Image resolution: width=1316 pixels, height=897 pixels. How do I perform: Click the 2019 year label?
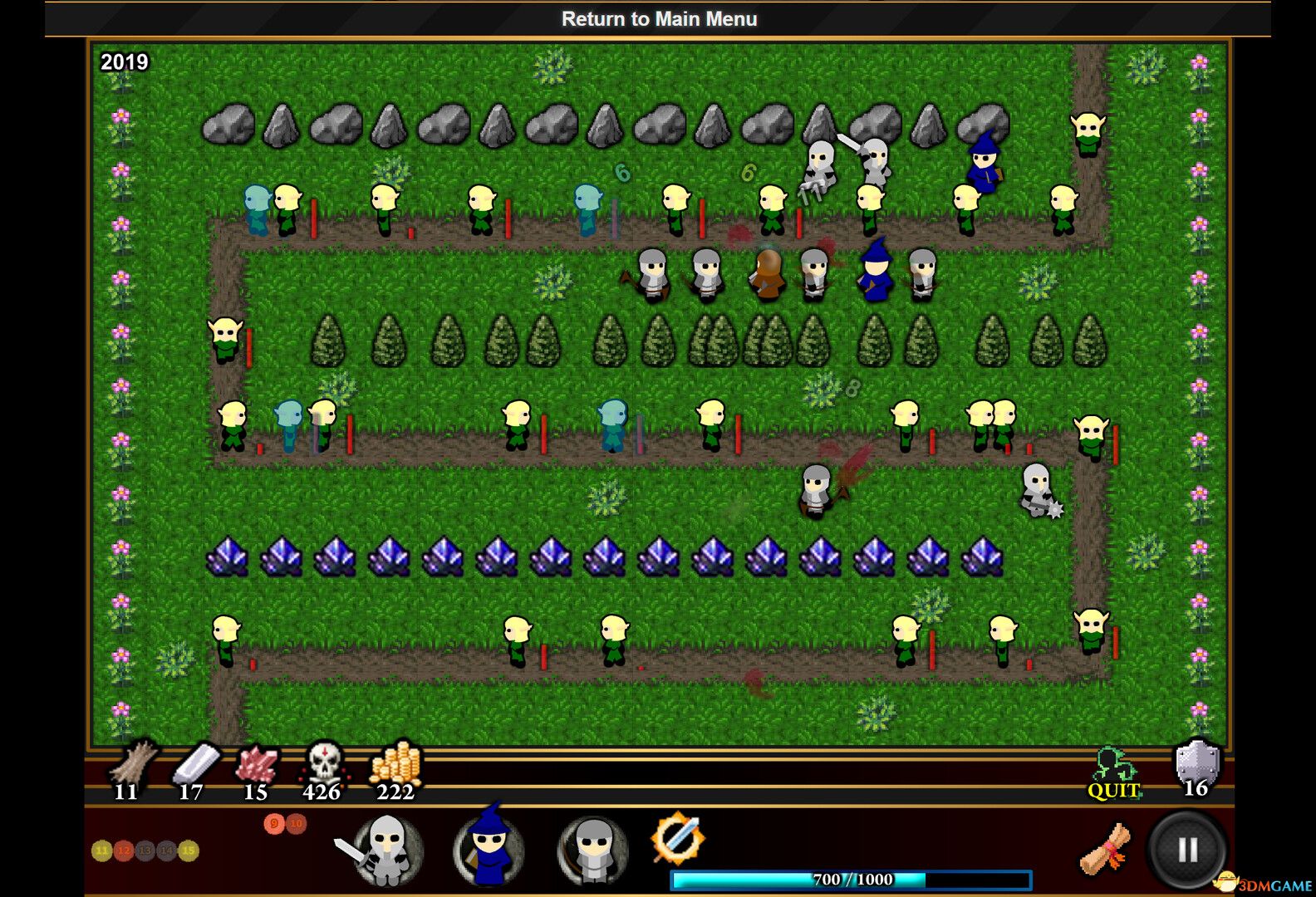125,61
